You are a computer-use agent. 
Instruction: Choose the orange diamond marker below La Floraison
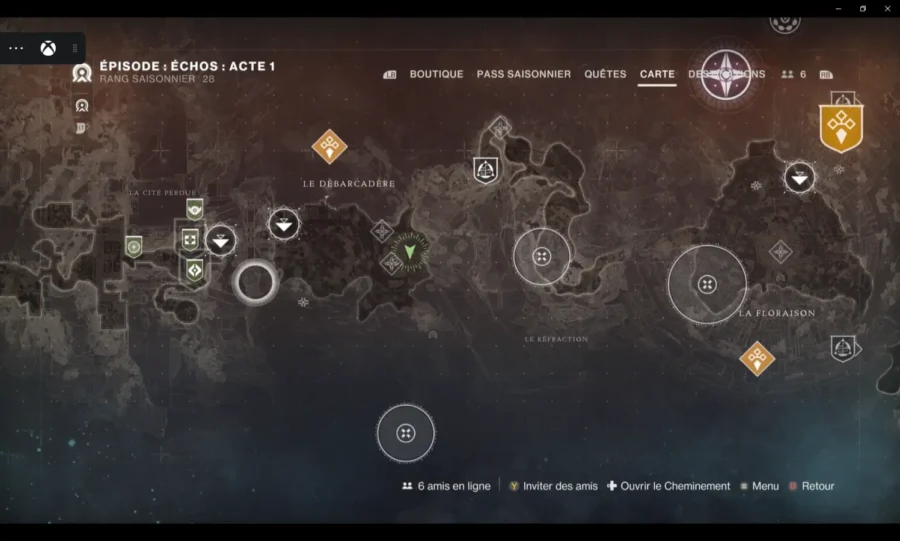click(x=757, y=358)
